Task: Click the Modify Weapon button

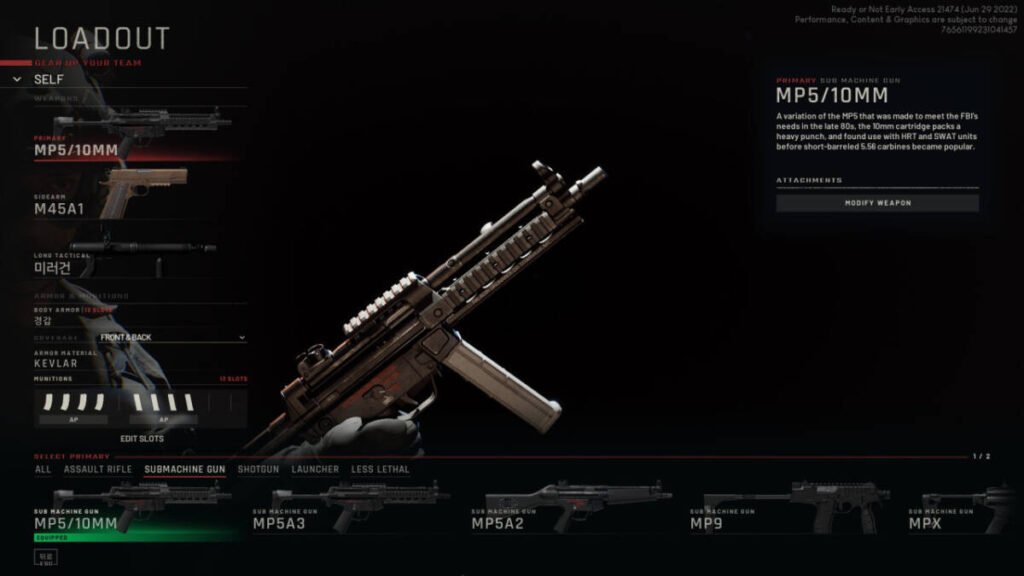Action: pyautogui.click(x=877, y=203)
